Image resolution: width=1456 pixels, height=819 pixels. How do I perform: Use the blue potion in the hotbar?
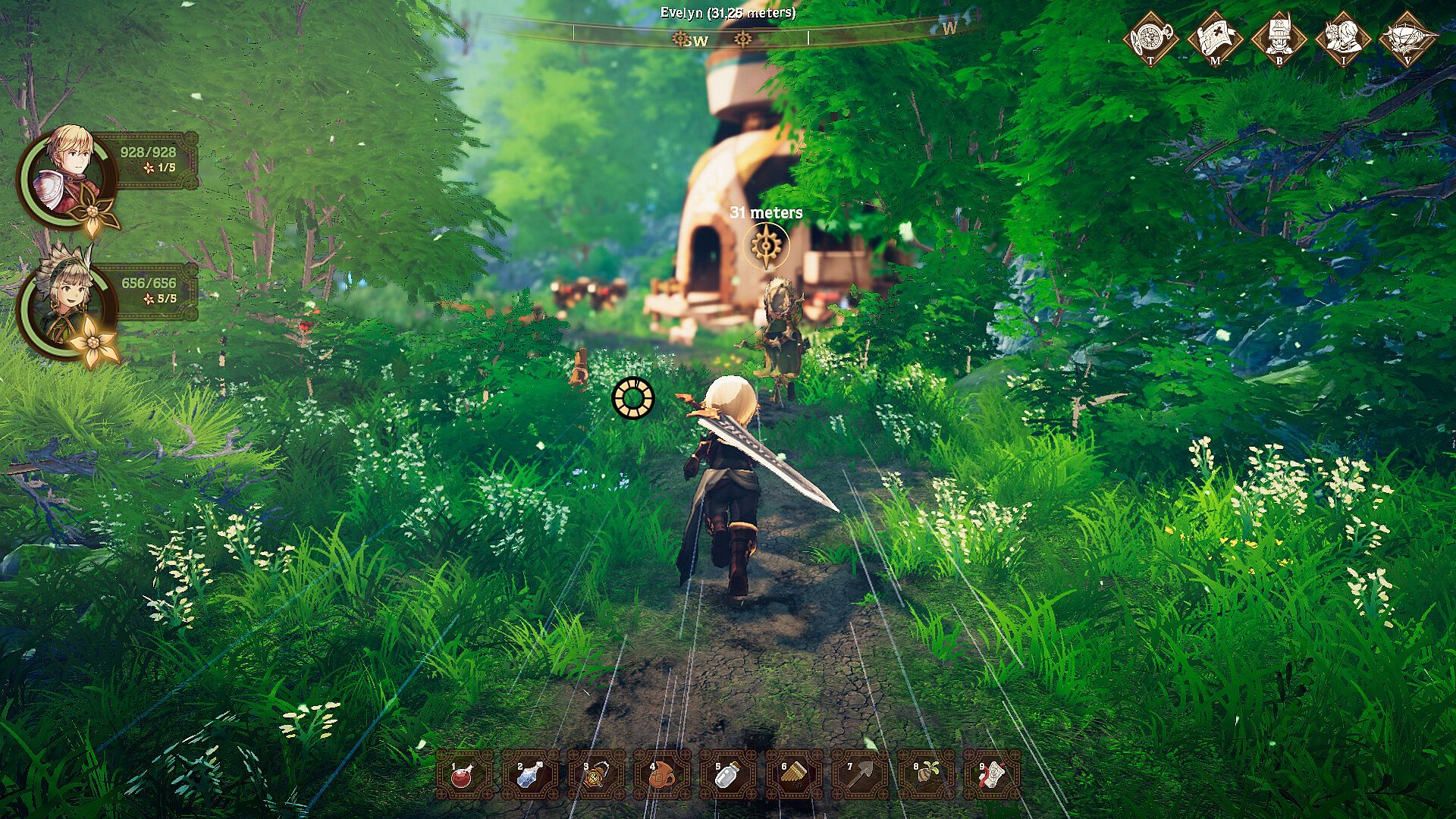(x=529, y=775)
